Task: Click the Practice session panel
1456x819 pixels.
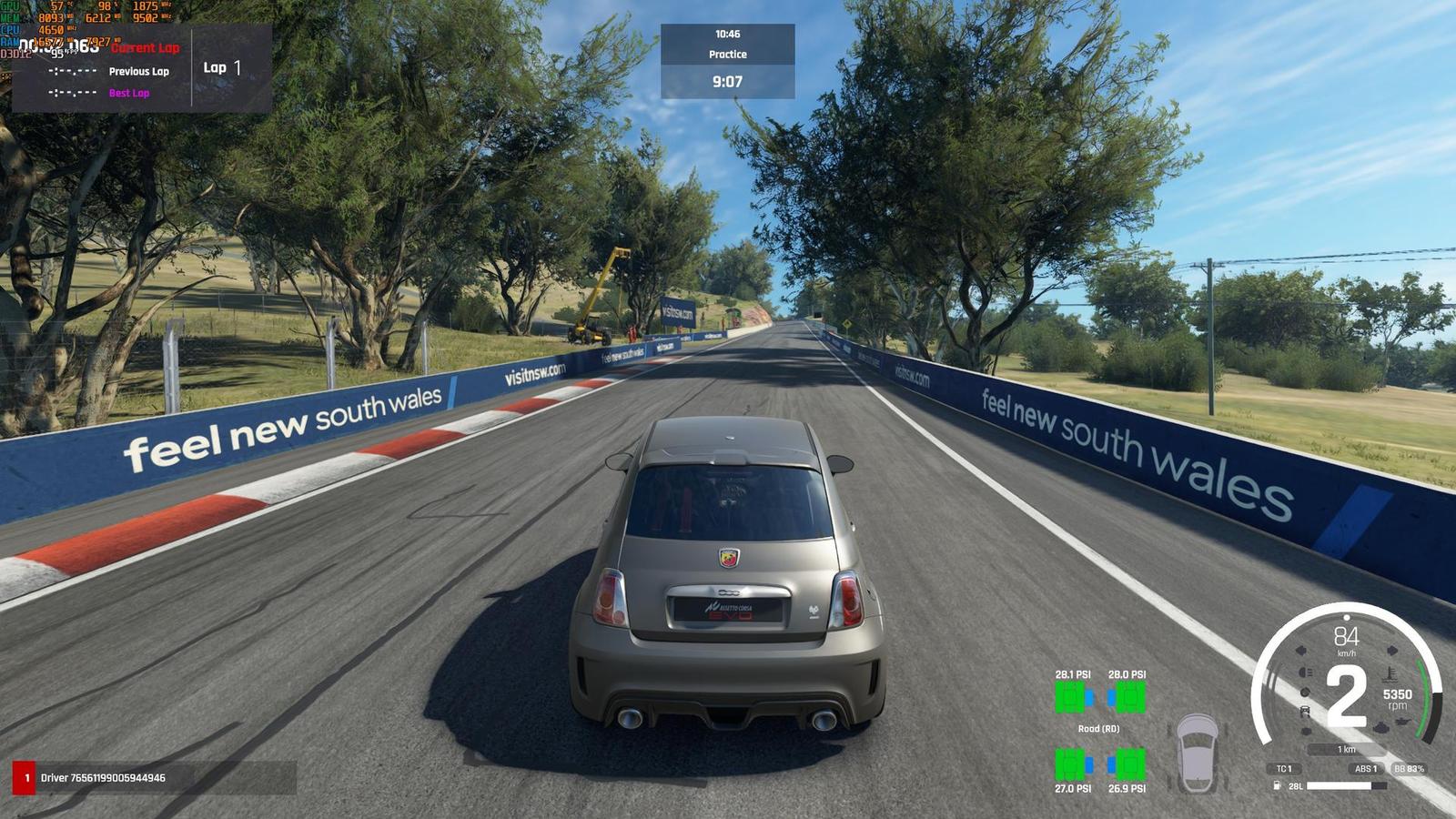Action: coord(727,55)
